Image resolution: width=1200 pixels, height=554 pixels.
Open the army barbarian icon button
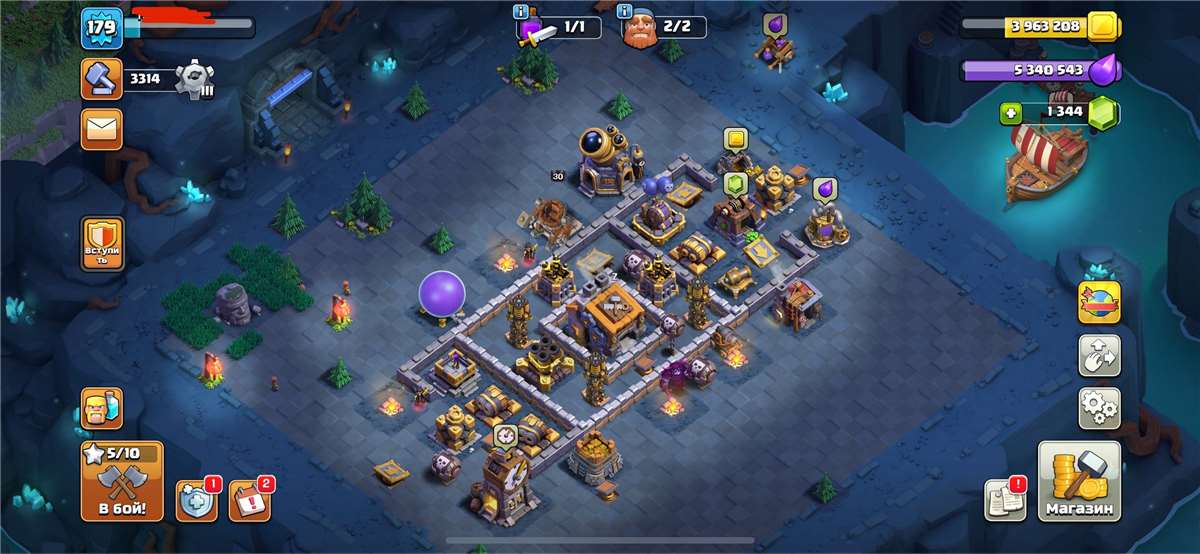101,408
